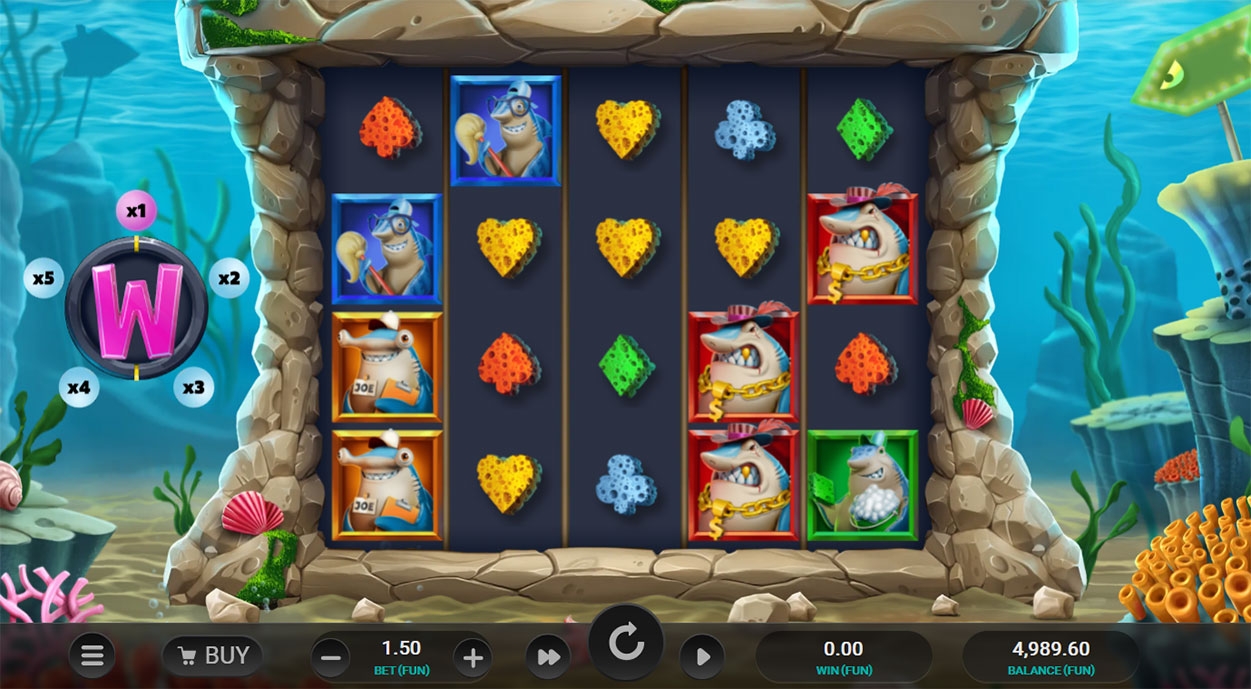
Task: Toggle the fast-forward turbo spin
Action: (x=548, y=657)
